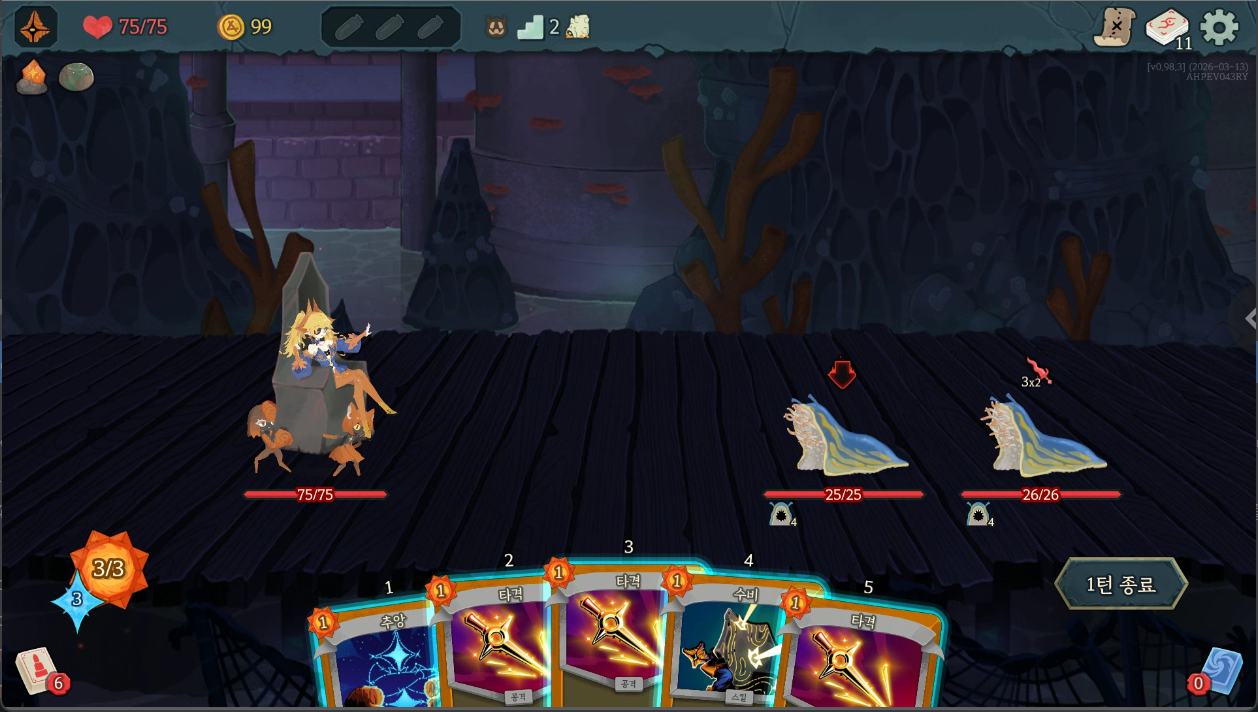
Task: Expand the side panel arrow tab
Action: coord(1249,318)
